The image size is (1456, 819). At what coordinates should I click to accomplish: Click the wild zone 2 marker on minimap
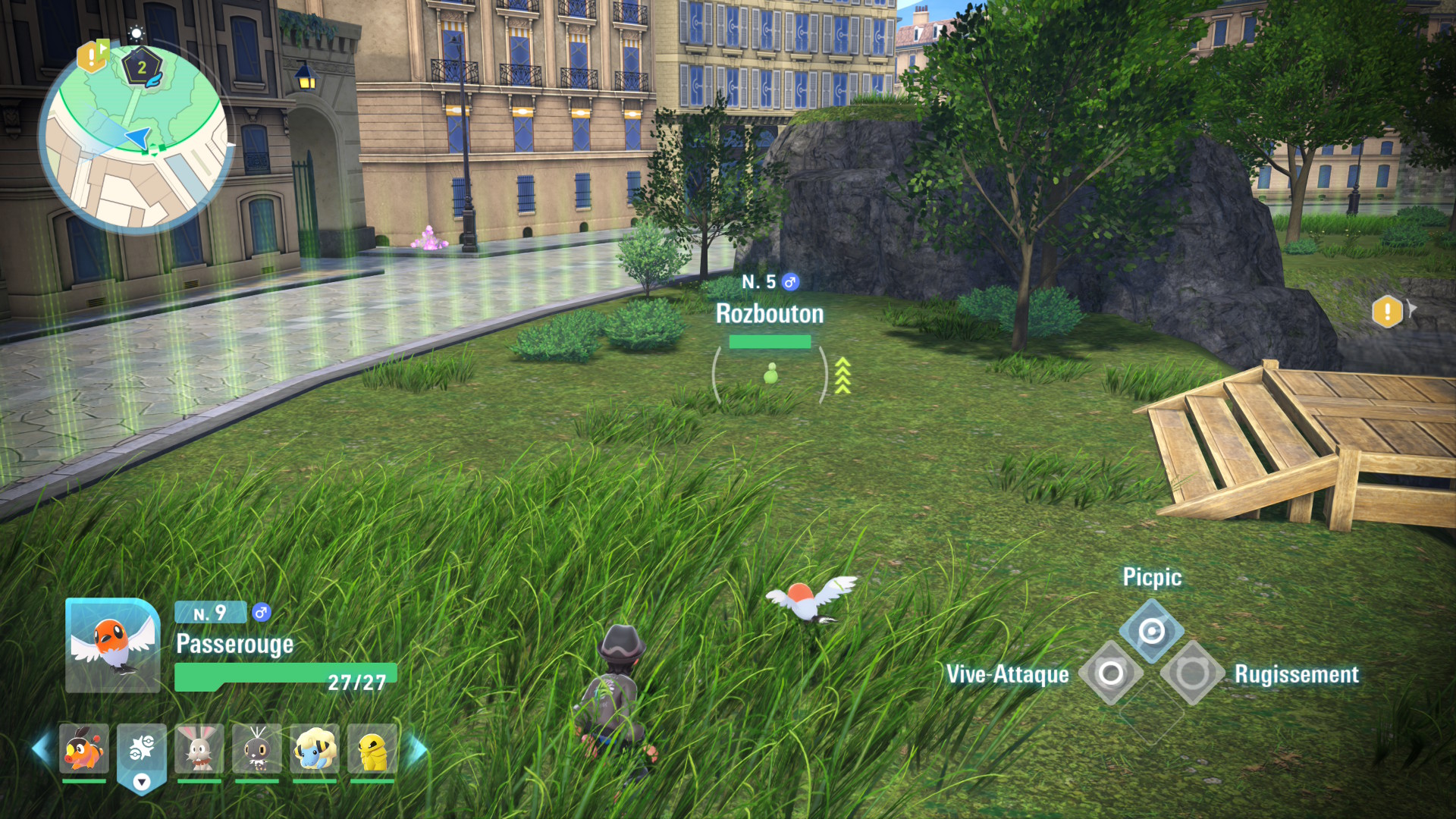point(142,68)
